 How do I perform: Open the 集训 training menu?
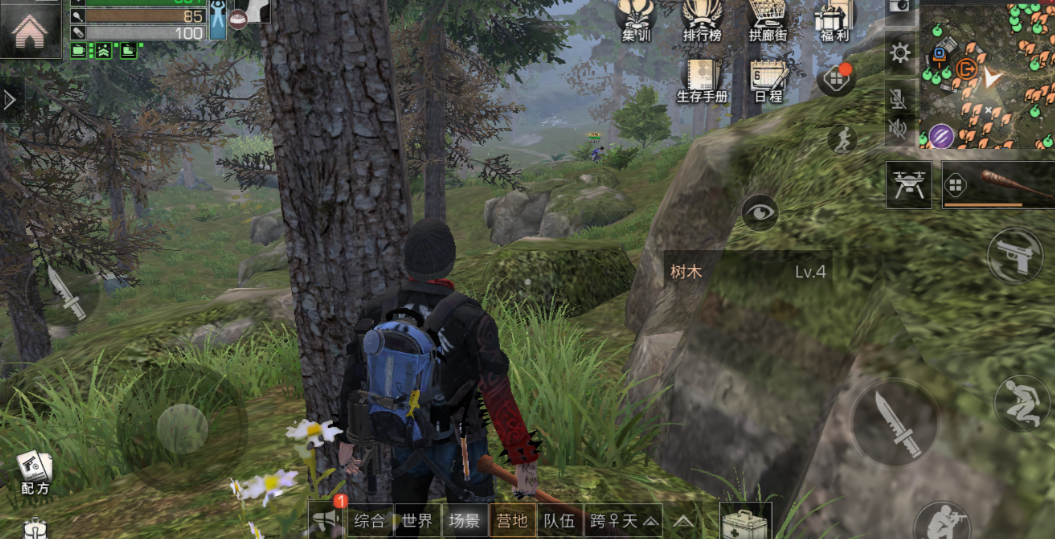tap(636, 20)
